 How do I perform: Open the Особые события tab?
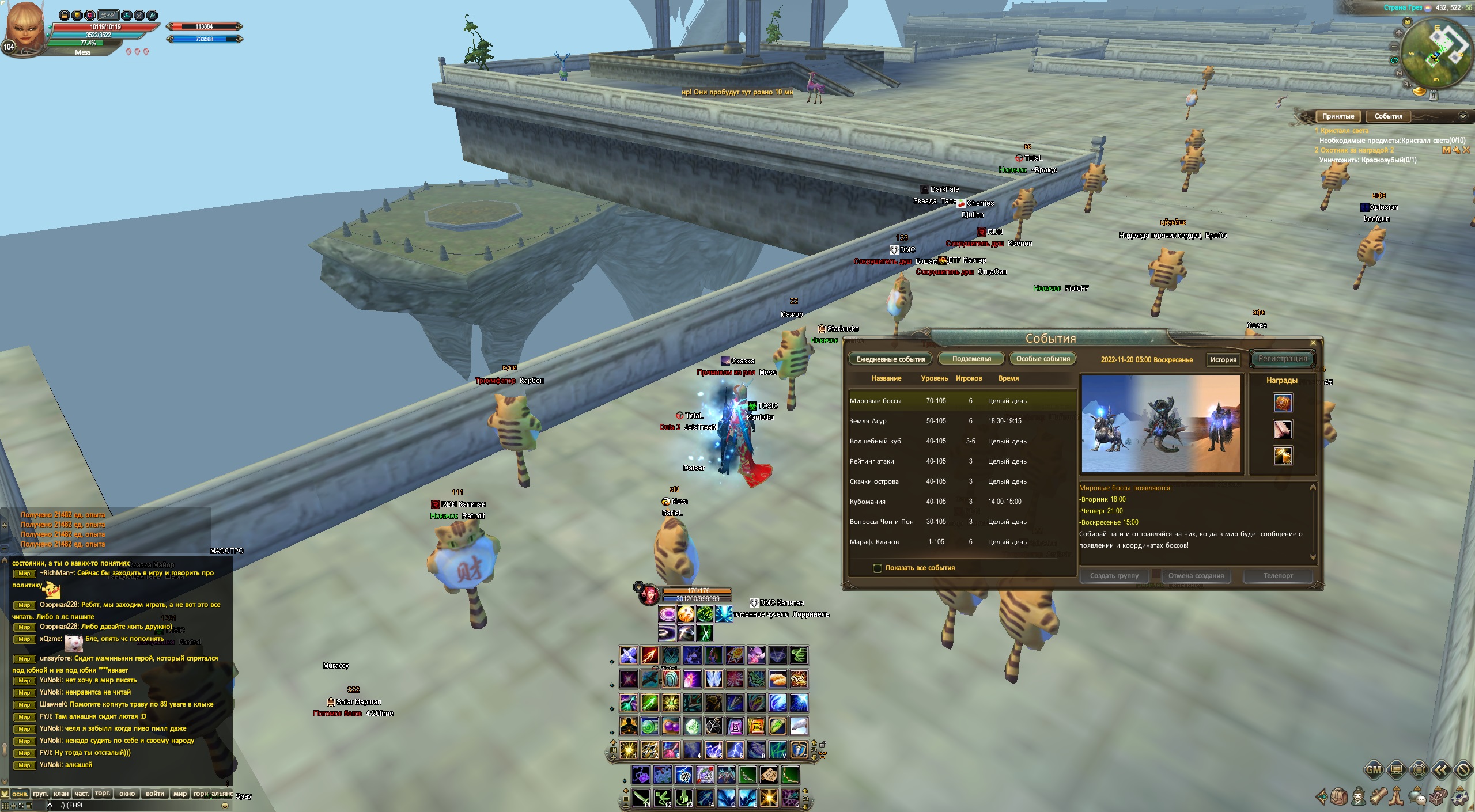pos(1043,359)
